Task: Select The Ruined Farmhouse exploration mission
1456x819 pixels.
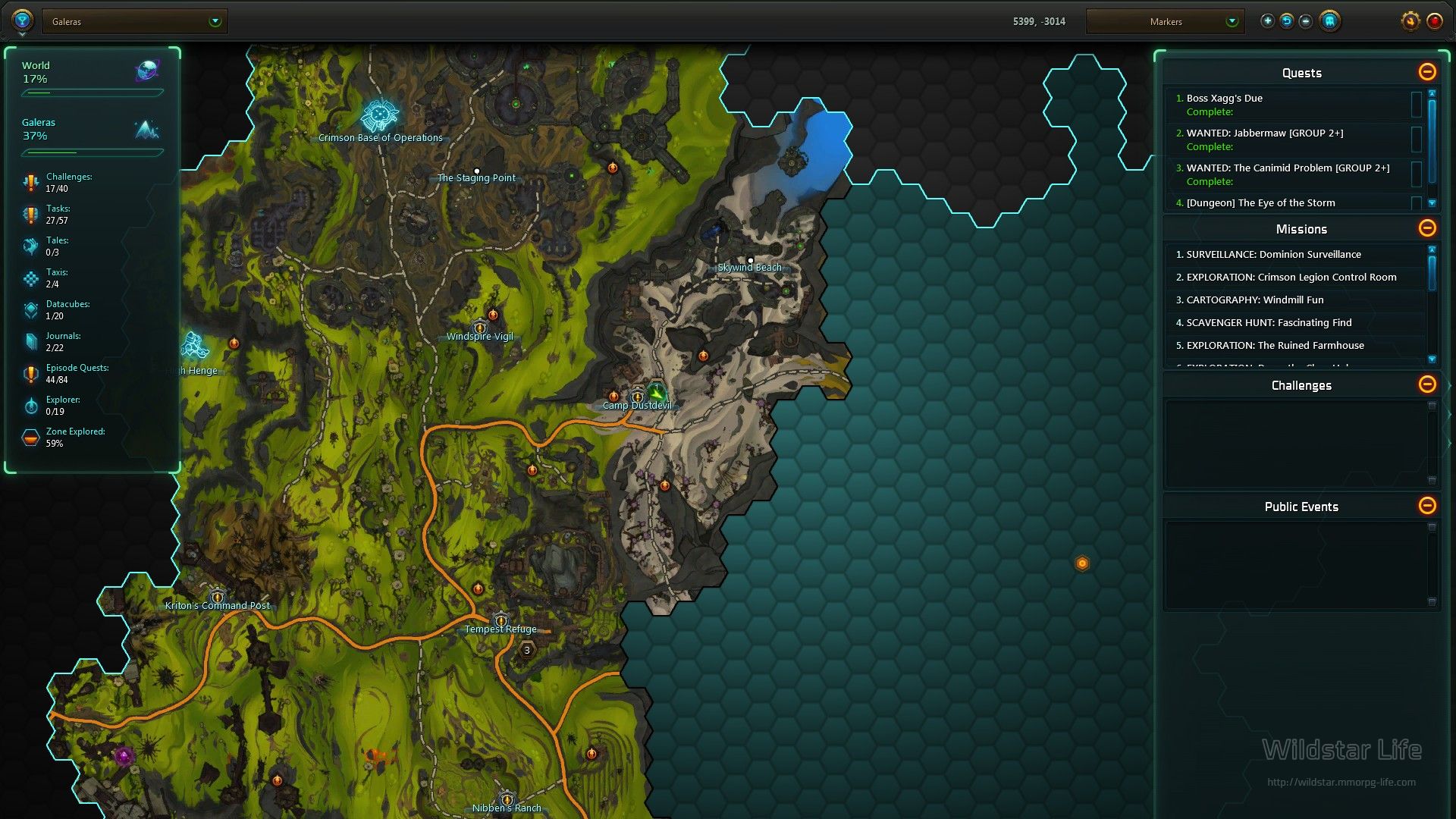Action: [x=1275, y=346]
